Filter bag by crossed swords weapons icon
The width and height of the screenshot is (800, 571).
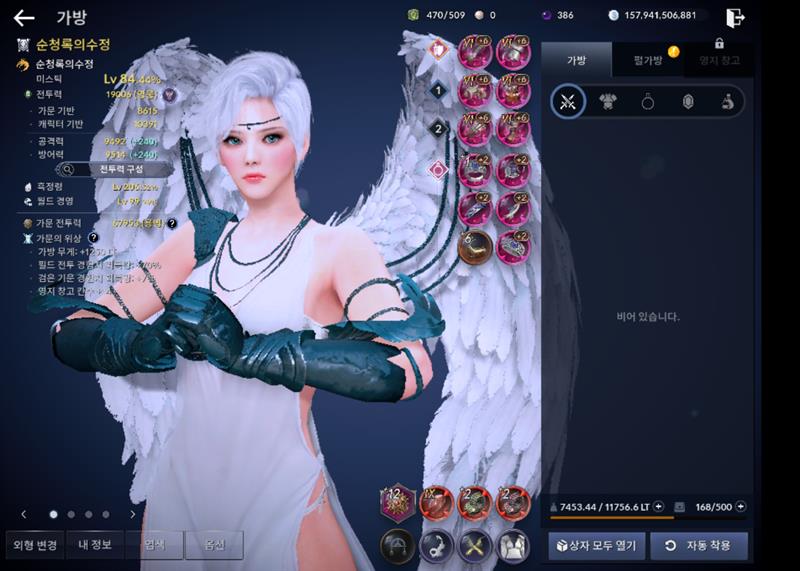pyautogui.click(x=569, y=101)
